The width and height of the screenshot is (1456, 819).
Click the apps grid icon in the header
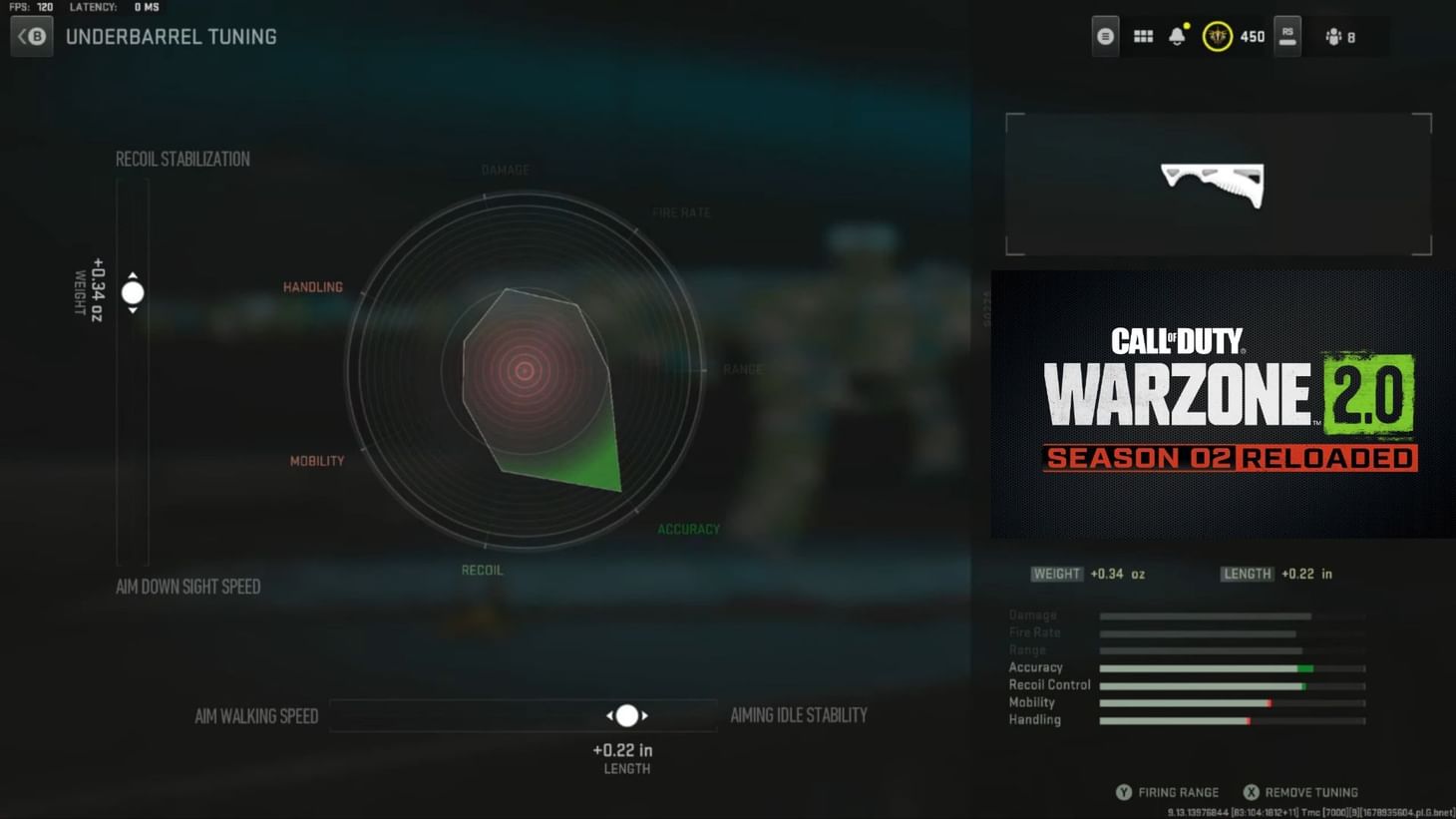click(x=1143, y=36)
